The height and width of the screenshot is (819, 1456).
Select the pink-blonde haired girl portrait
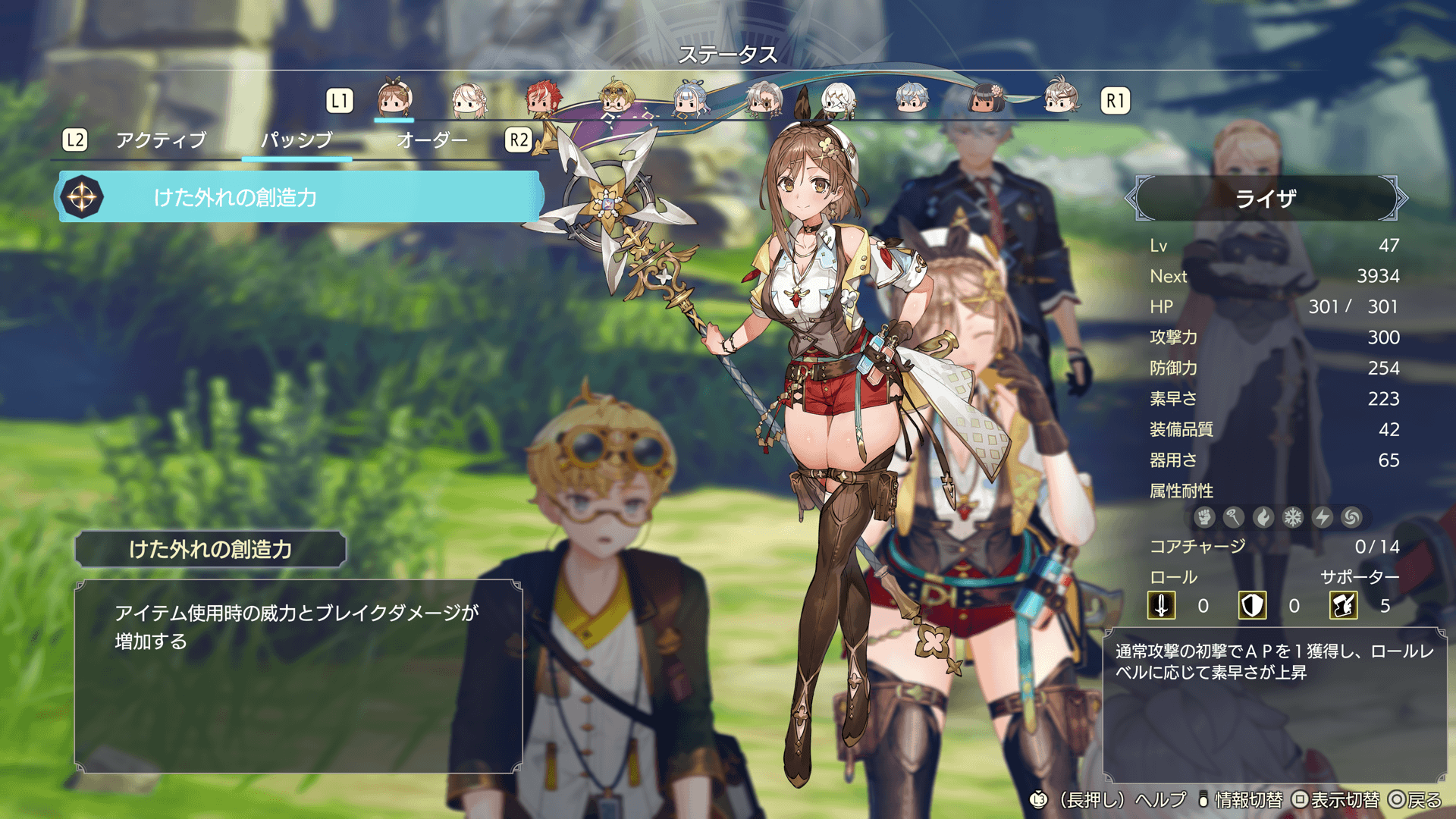[x=469, y=99]
